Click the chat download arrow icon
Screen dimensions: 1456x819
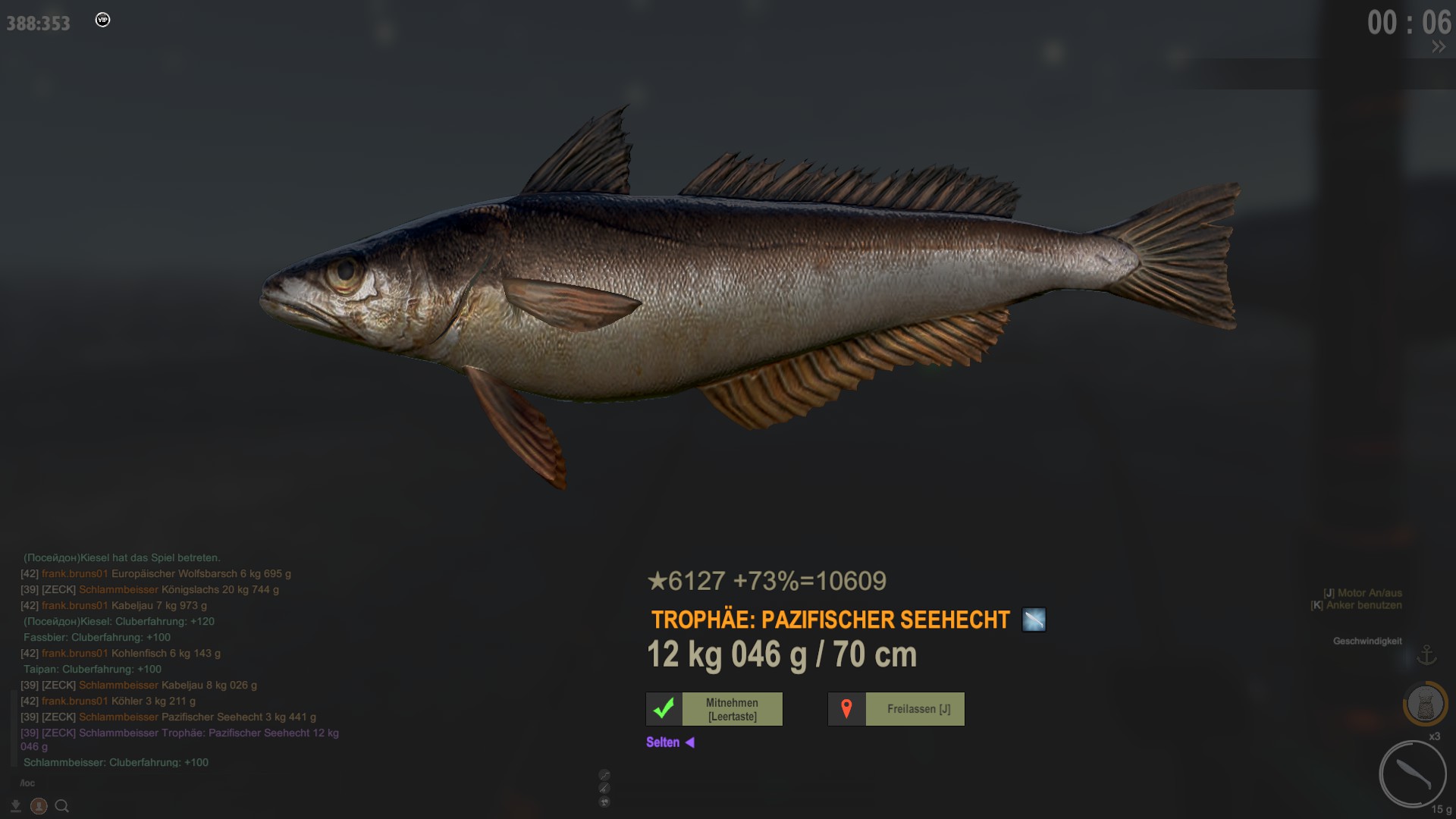click(x=16, y=806)
